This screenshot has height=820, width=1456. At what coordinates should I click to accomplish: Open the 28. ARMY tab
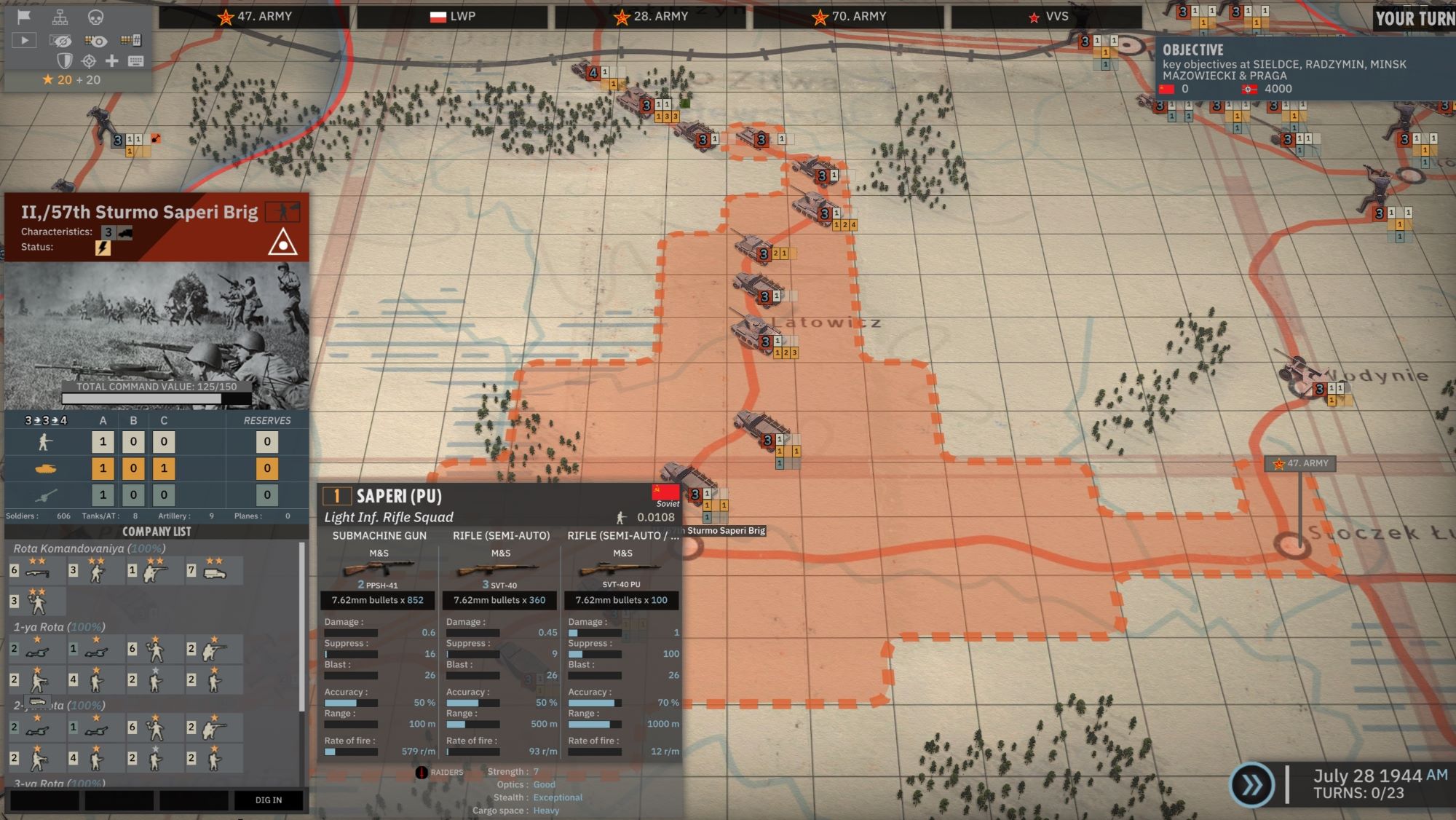point(650,17)
